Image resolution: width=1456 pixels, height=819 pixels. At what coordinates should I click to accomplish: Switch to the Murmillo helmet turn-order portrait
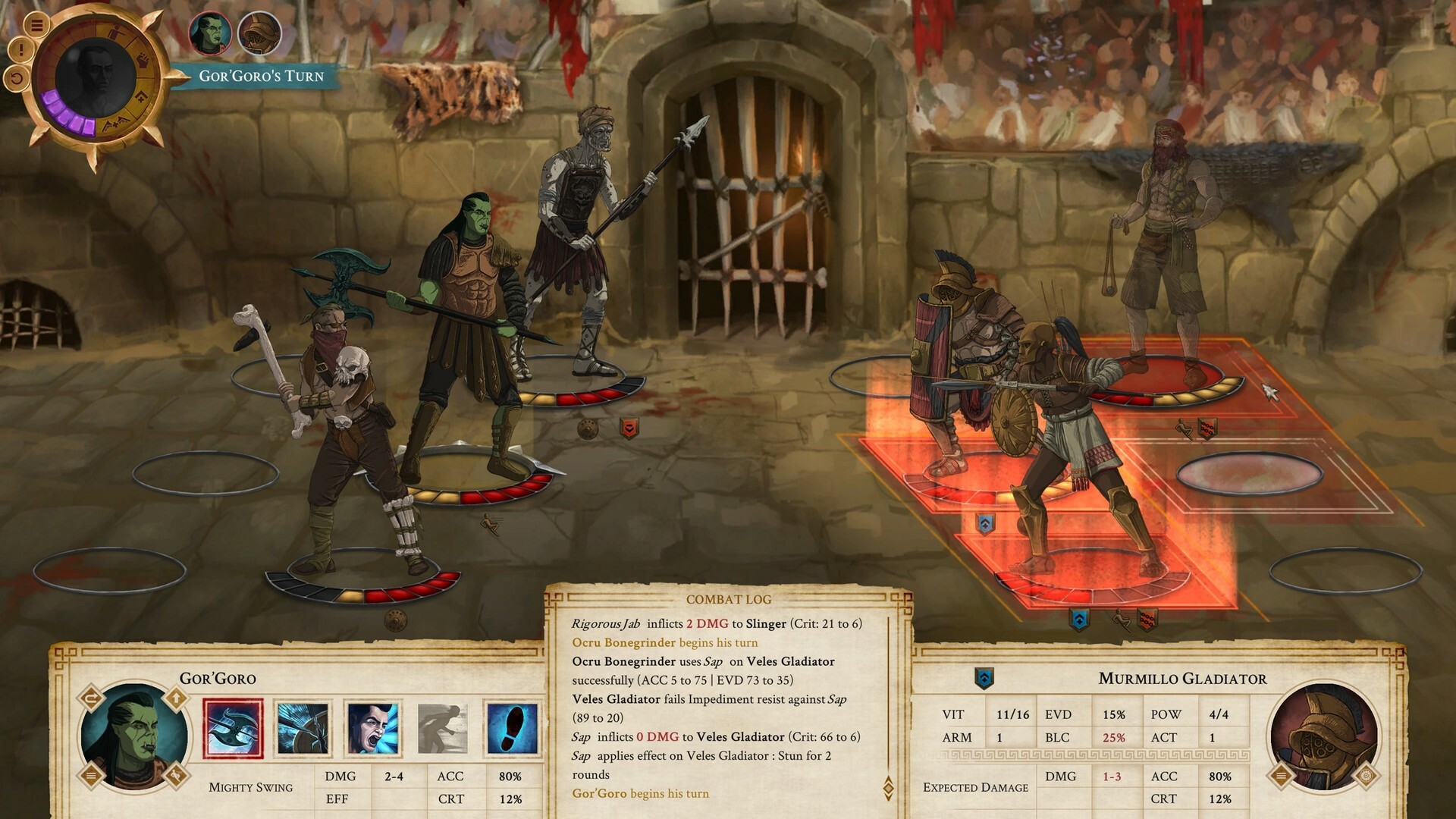click(260, 33)
